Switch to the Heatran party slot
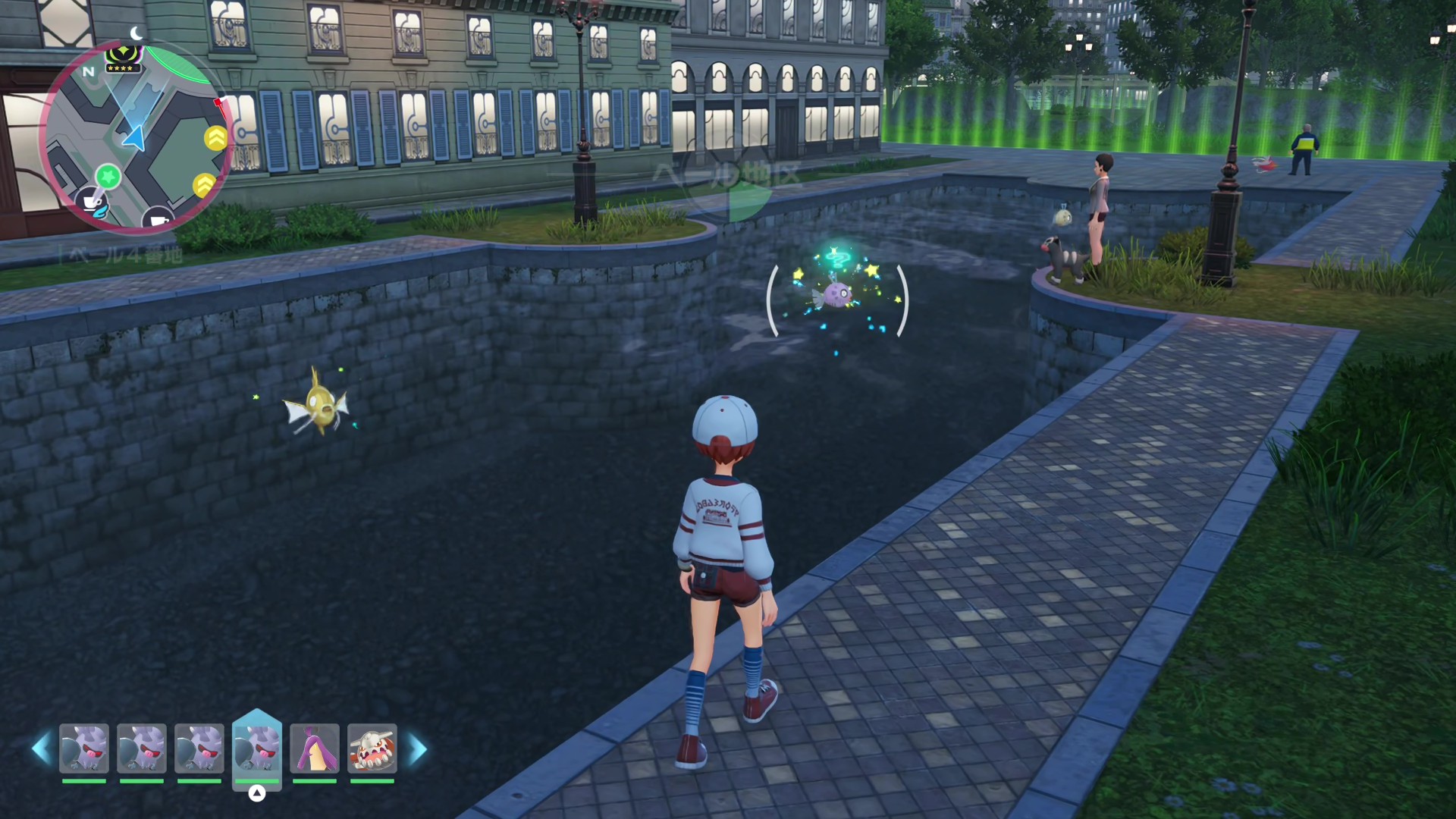 (x=372, y=749)
